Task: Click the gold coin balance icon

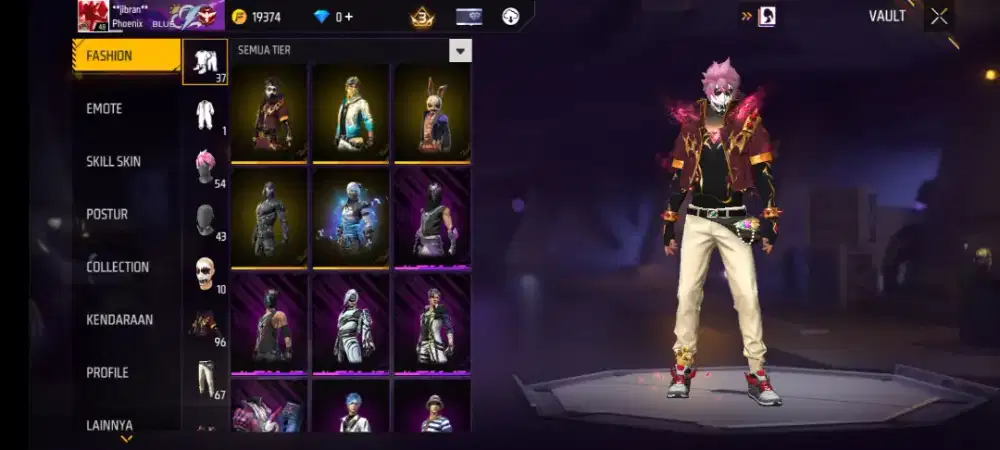Action: [239, 17]
